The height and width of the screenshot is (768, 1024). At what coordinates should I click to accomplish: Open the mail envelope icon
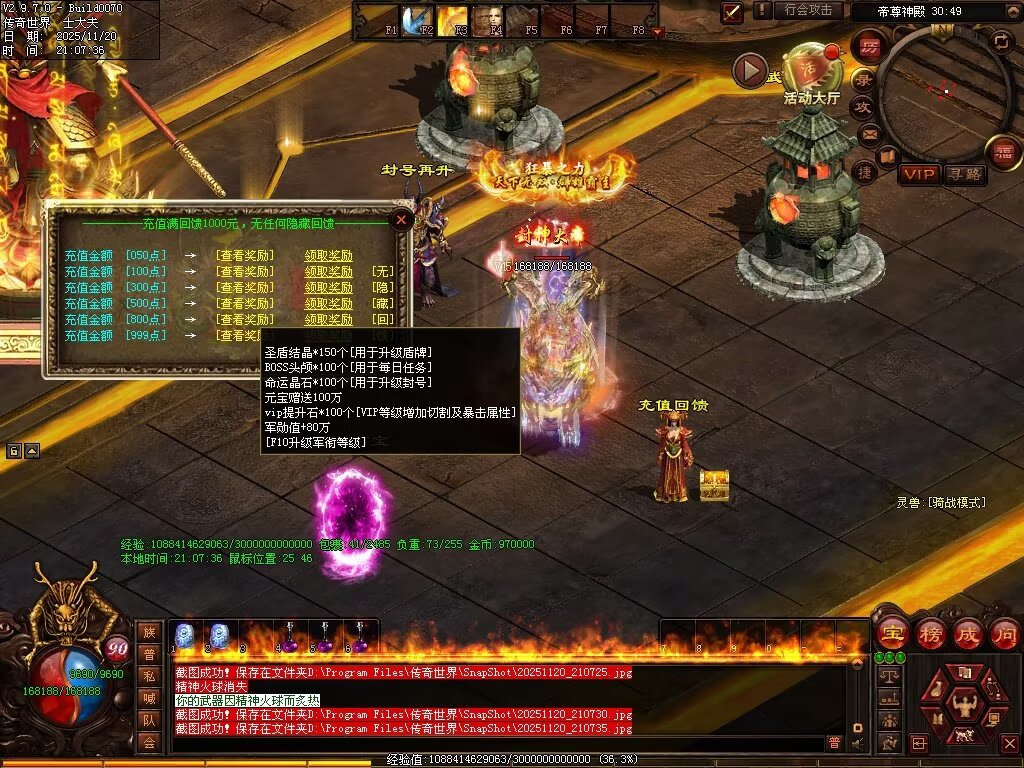tap(869, 133)
